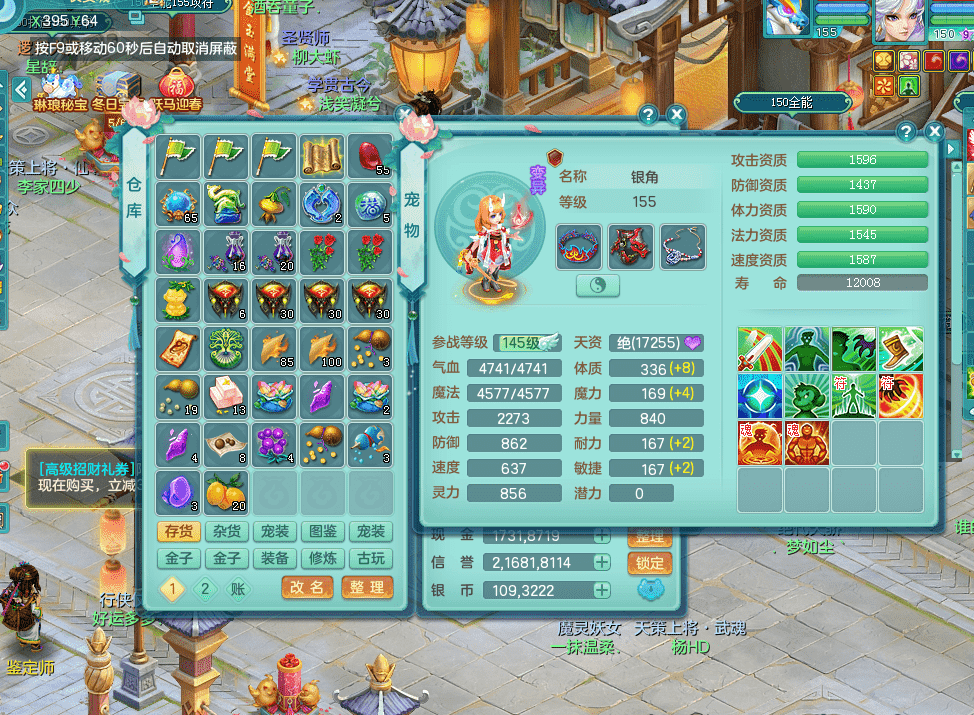Select the red gem item with count 55
The height and width of the screenshot is (715, 974).
(372, 157)
